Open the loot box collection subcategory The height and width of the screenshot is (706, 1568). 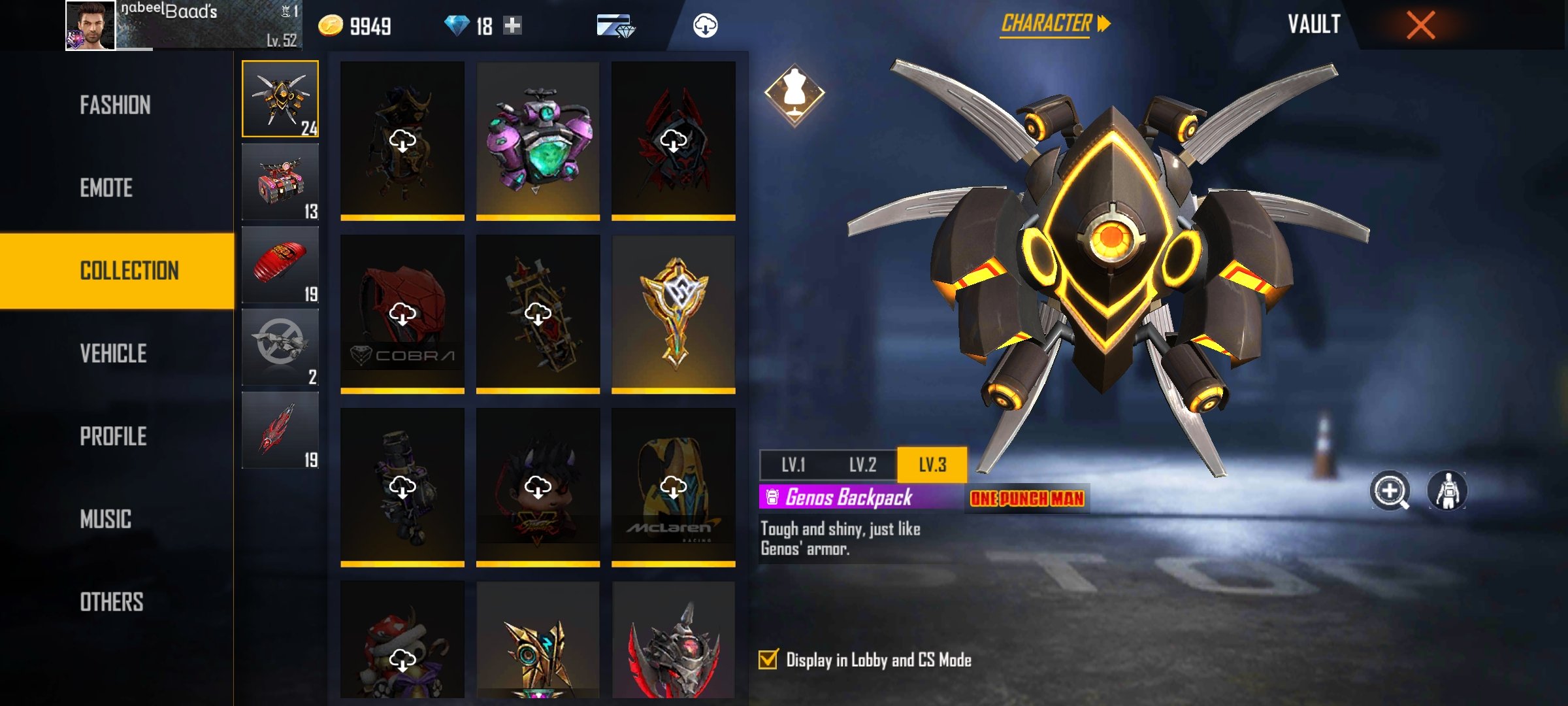[x=280, y=182]
